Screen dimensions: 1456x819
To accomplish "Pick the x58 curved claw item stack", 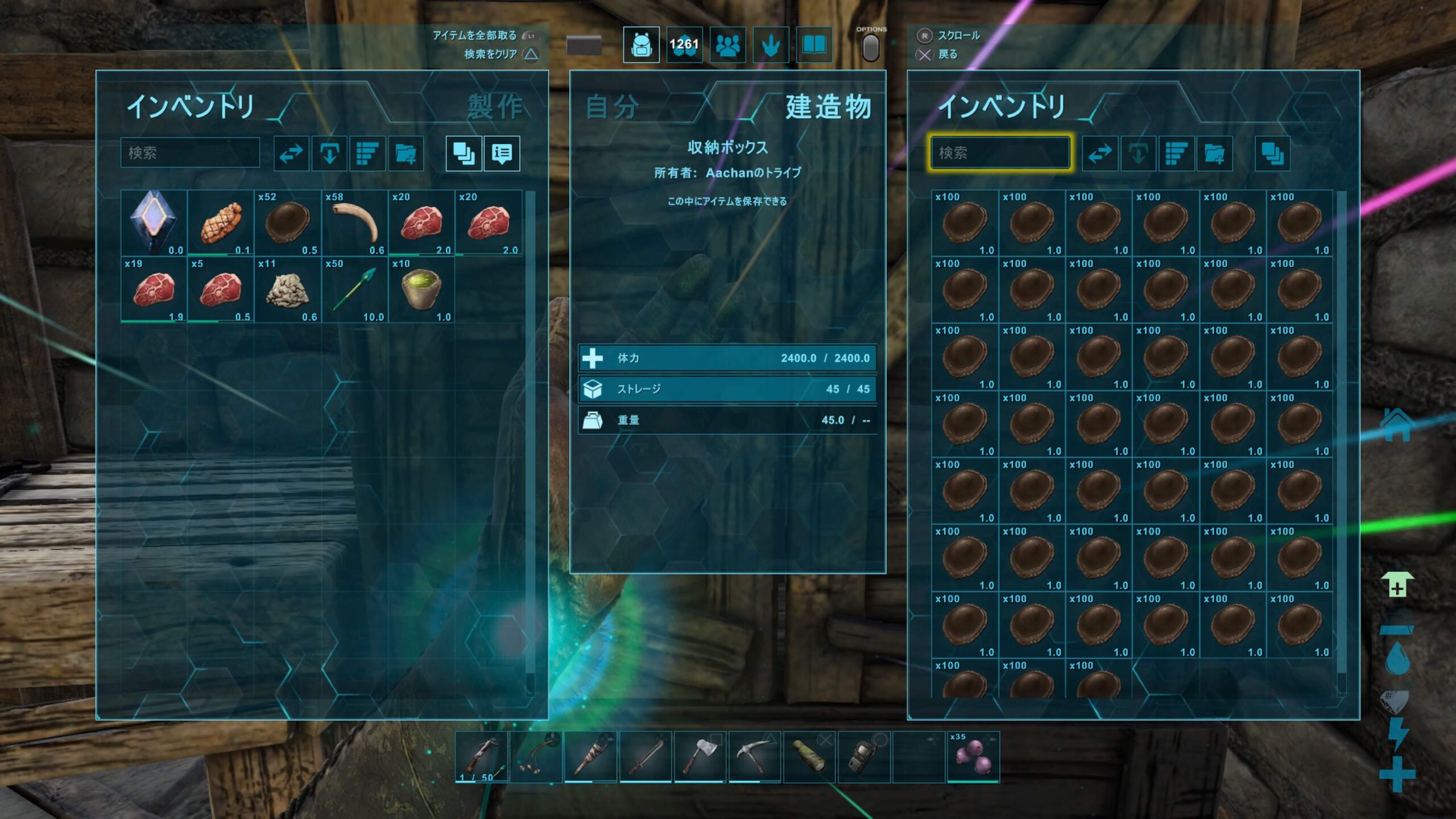I will click(354, 222).
